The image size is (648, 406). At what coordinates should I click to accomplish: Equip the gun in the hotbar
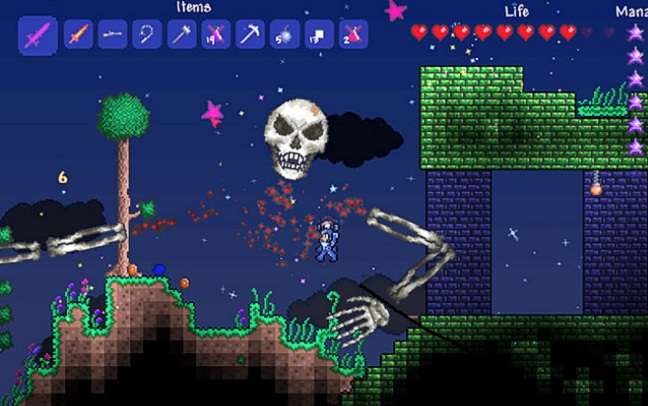113,35
